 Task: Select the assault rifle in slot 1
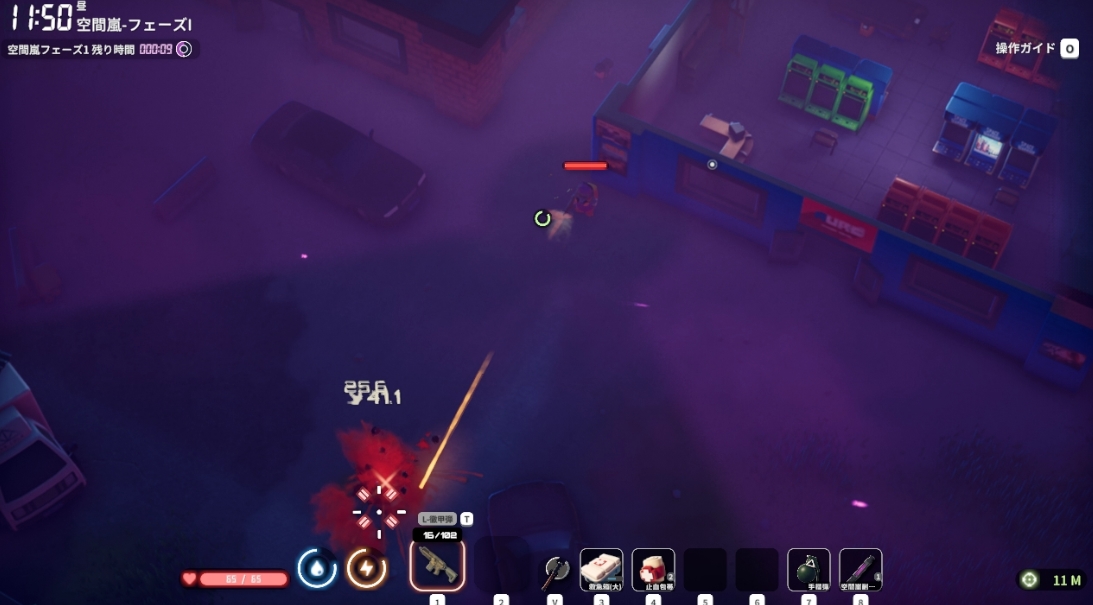click(x=437, y=566)
